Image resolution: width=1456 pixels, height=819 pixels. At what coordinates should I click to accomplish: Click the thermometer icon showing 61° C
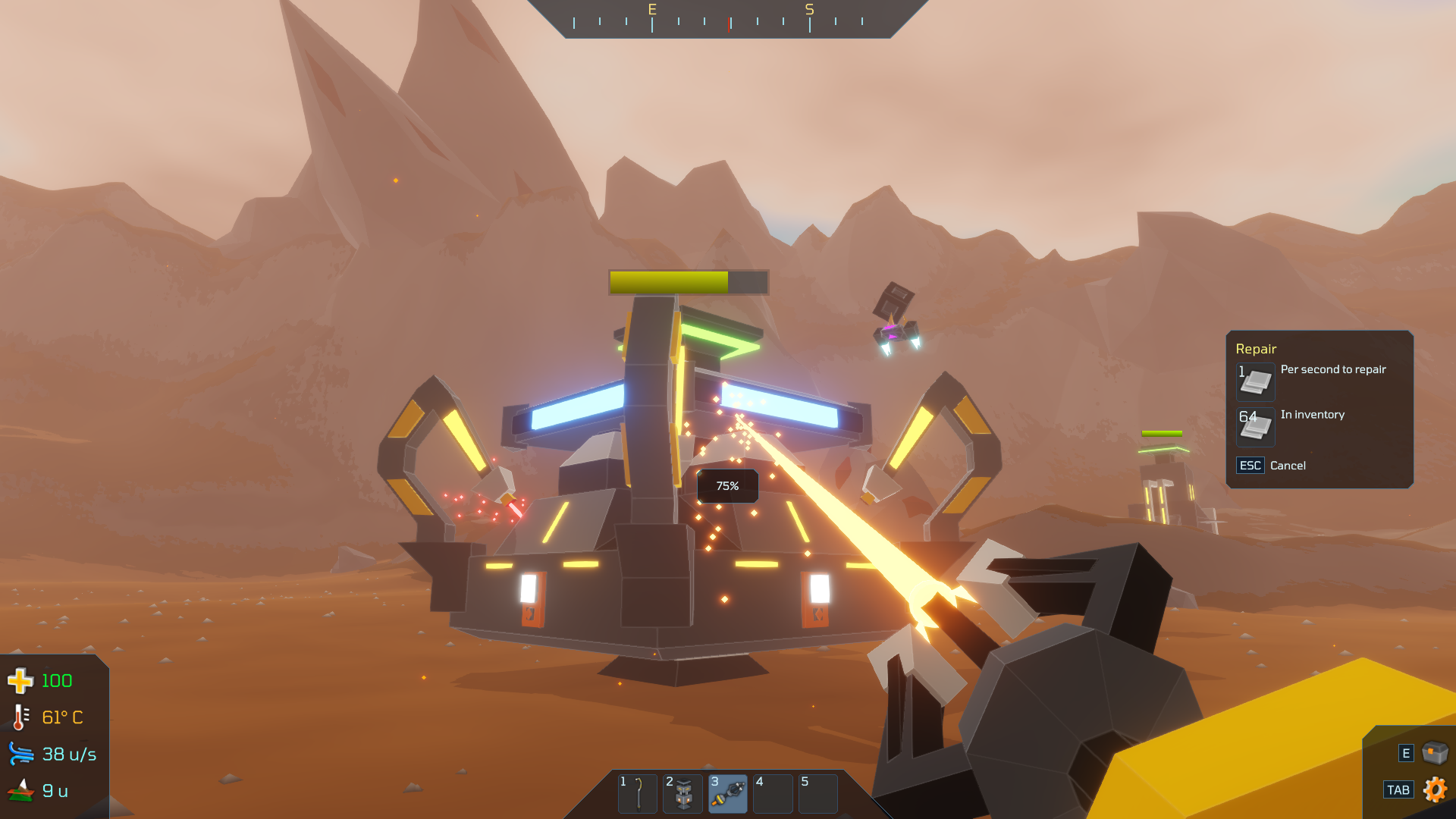[20, 717]
